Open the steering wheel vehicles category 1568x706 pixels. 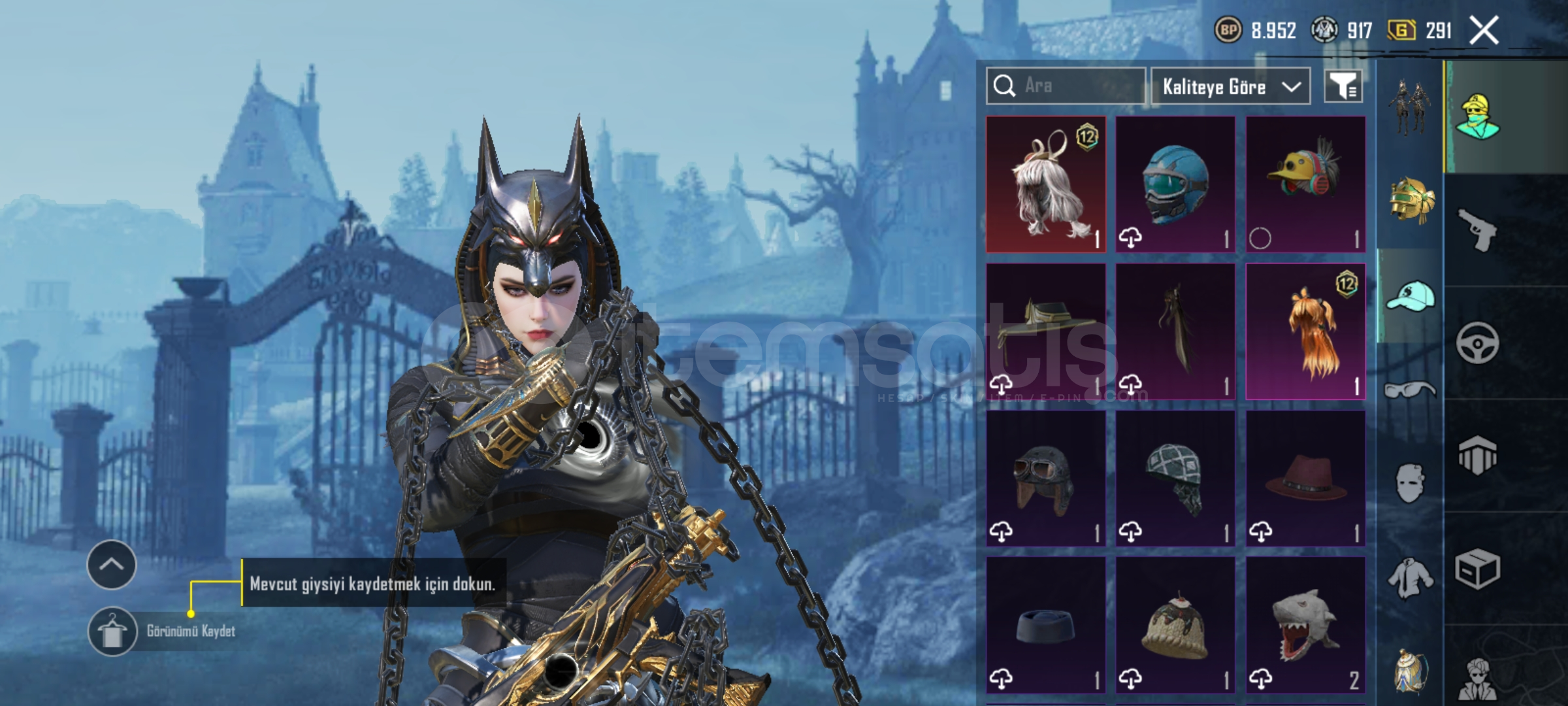pos(1478,343)
